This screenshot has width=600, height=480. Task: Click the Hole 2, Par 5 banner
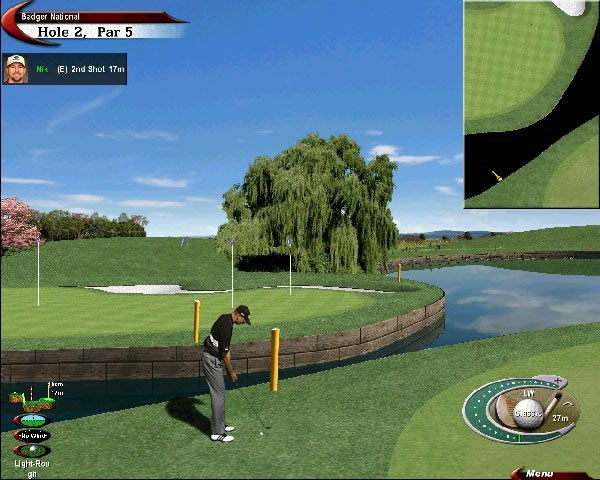point(85,31)
